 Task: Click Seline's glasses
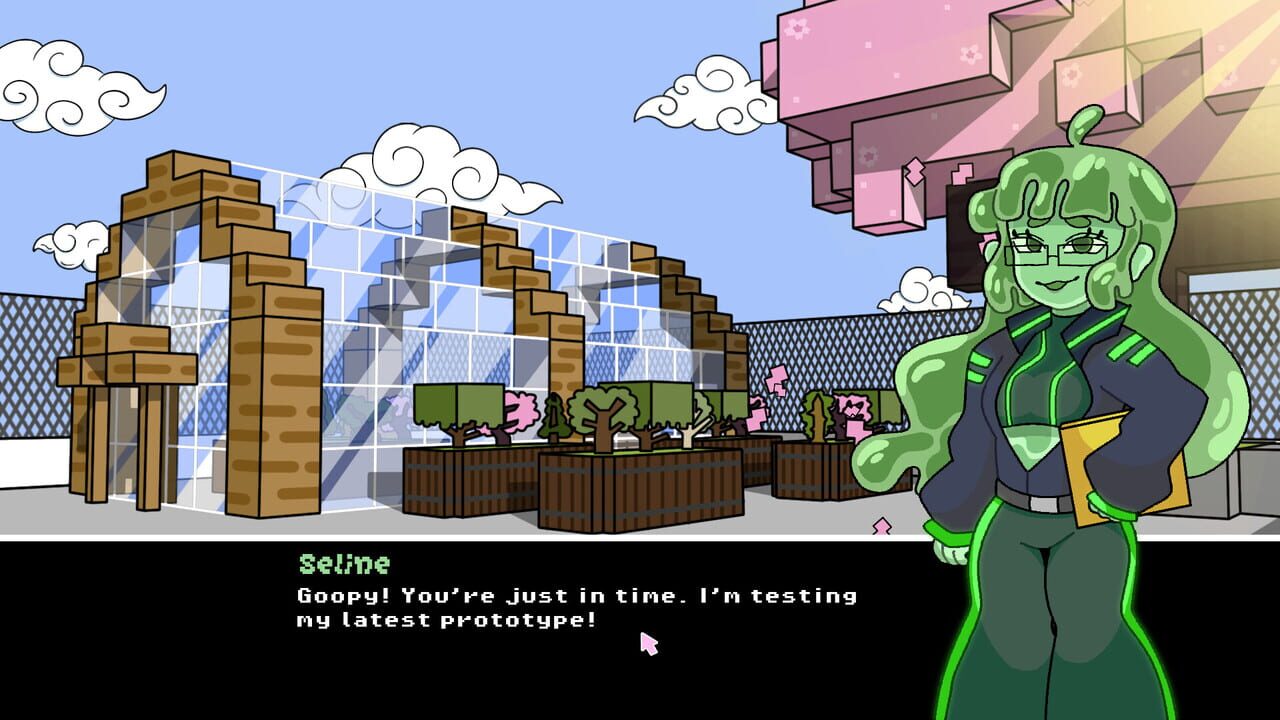[1055, 250]
